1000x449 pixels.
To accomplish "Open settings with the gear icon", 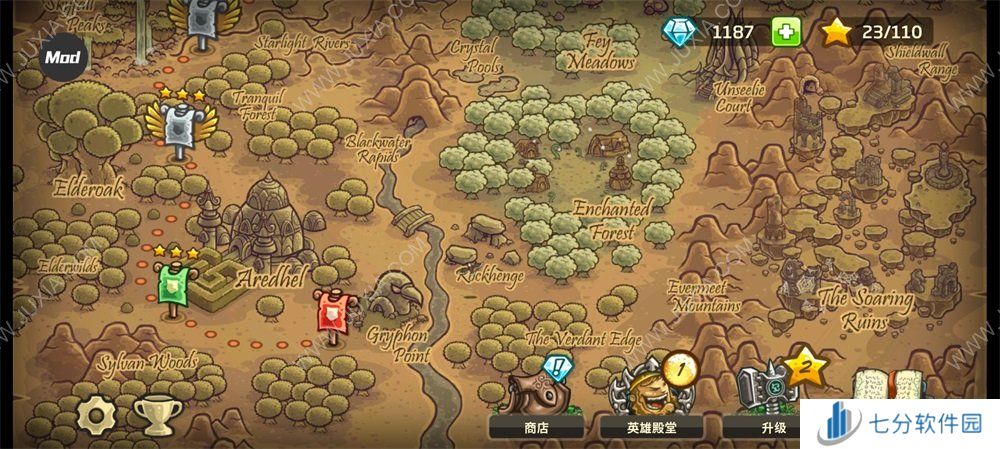I will point(97,413).
